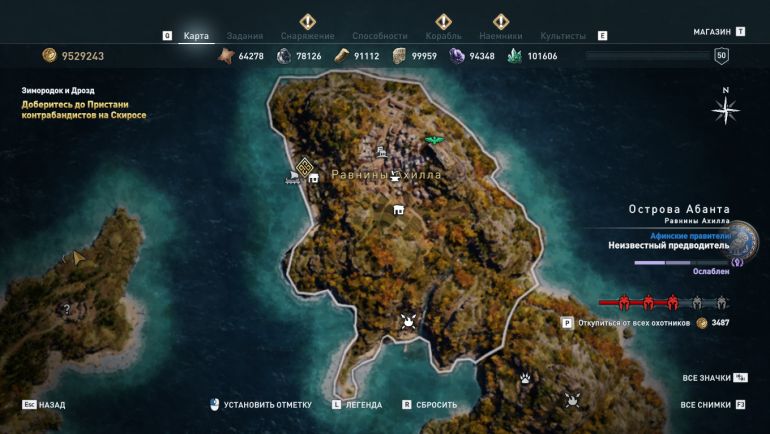Switch to the Задания tab
The height and width of the screenshot is (434, 770).
click(x=245, y=36)
